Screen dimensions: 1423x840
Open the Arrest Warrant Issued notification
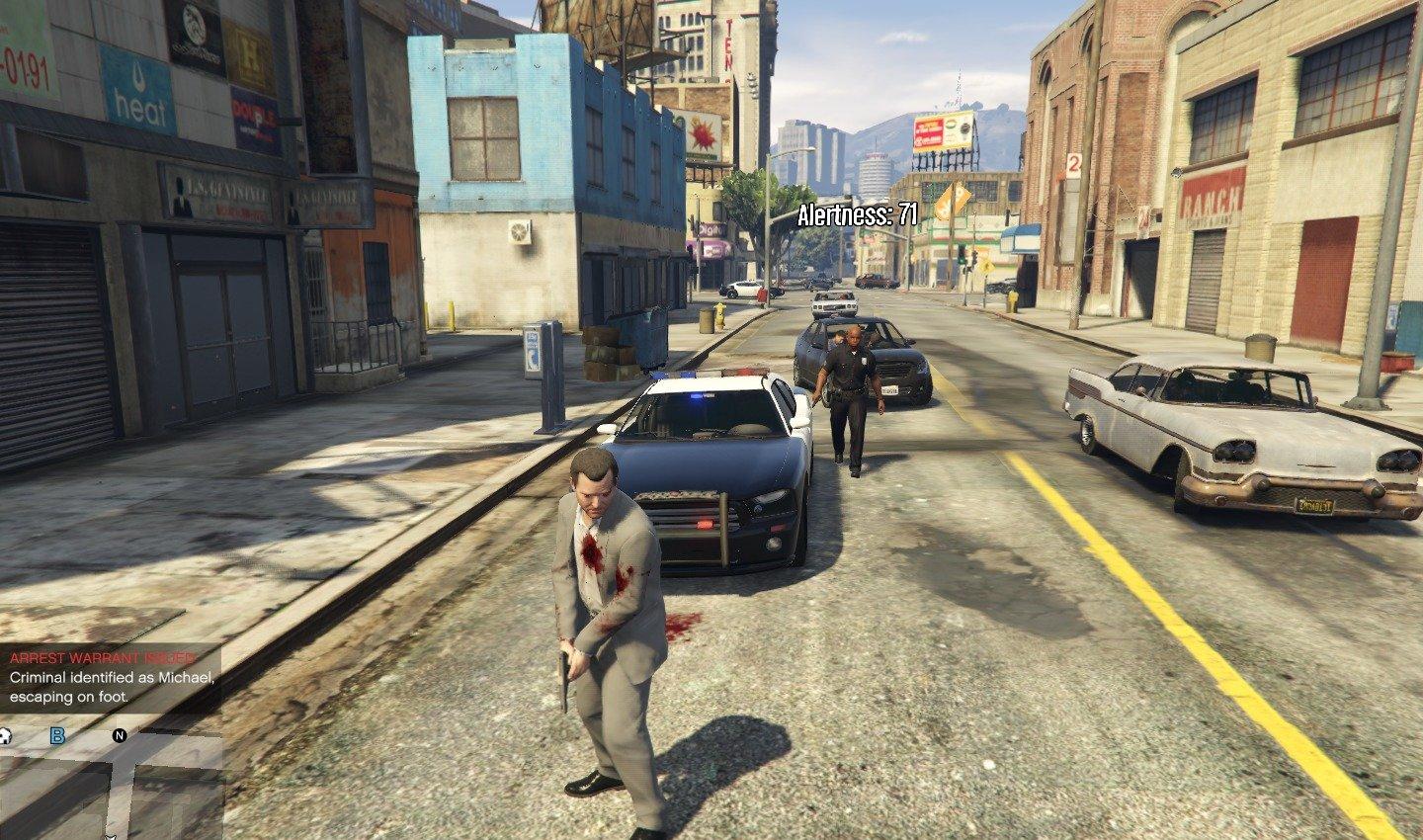[109, 677]
